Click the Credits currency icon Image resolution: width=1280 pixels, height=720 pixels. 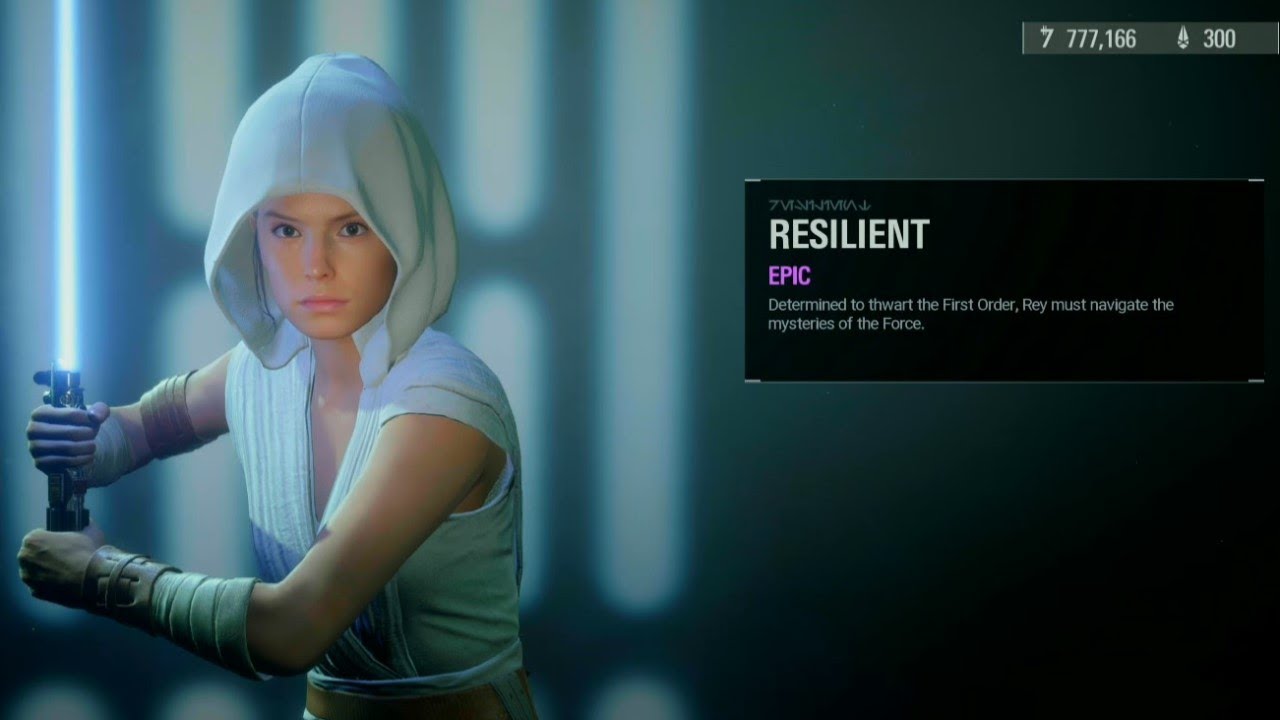[1047, 36]
